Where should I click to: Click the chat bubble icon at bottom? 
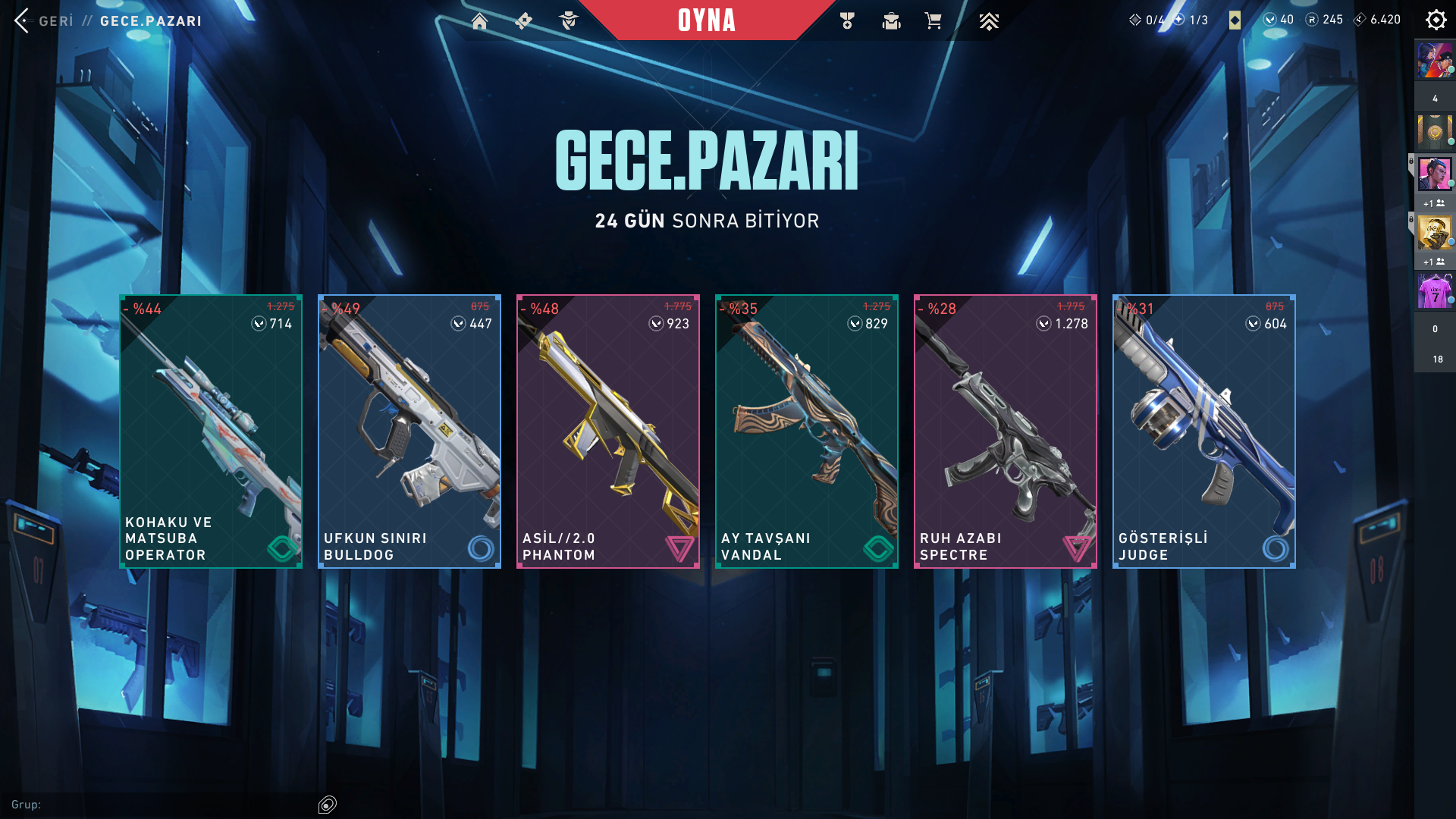coord(328,805)
